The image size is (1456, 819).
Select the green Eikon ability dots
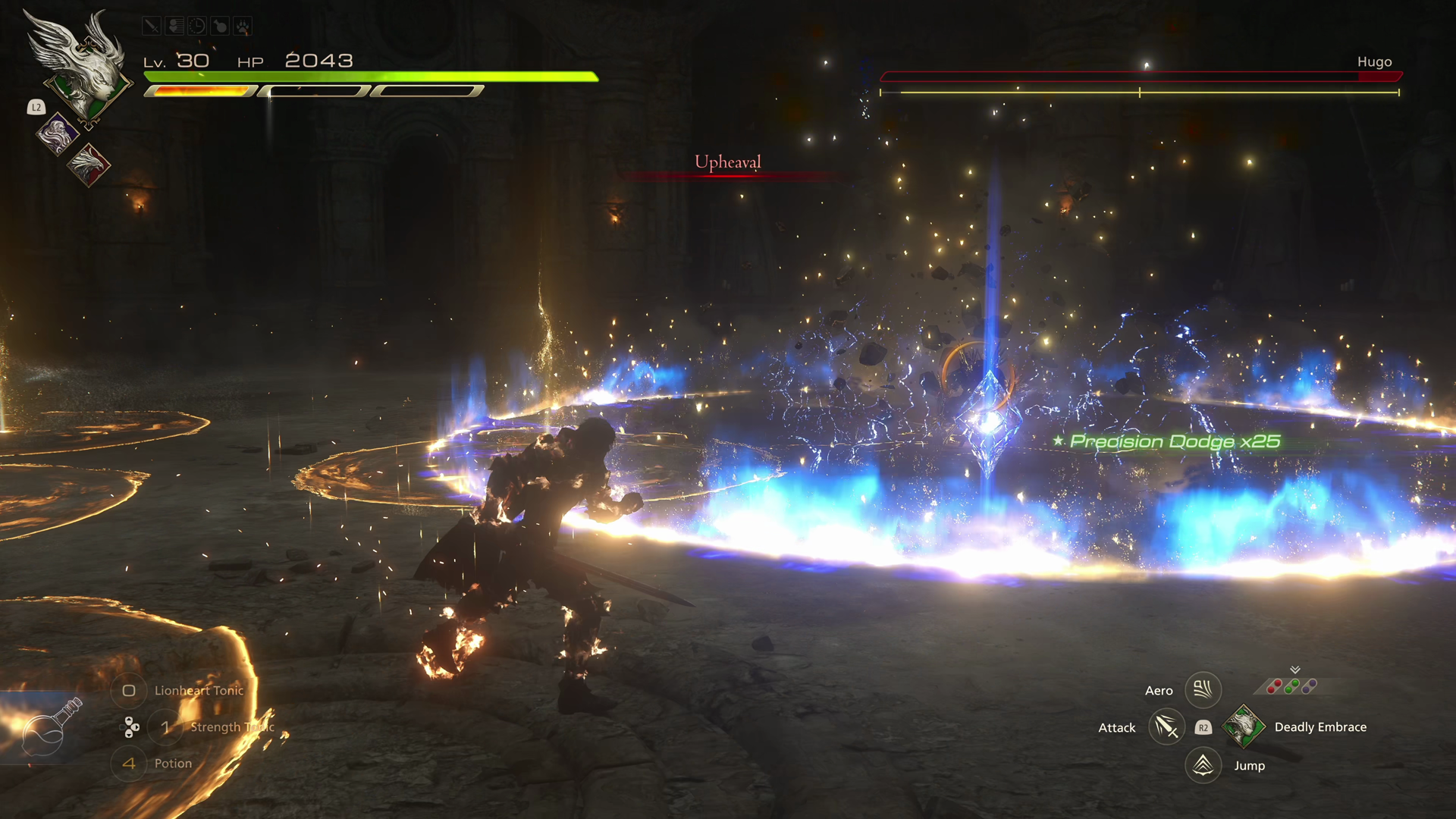(1291, 686)
